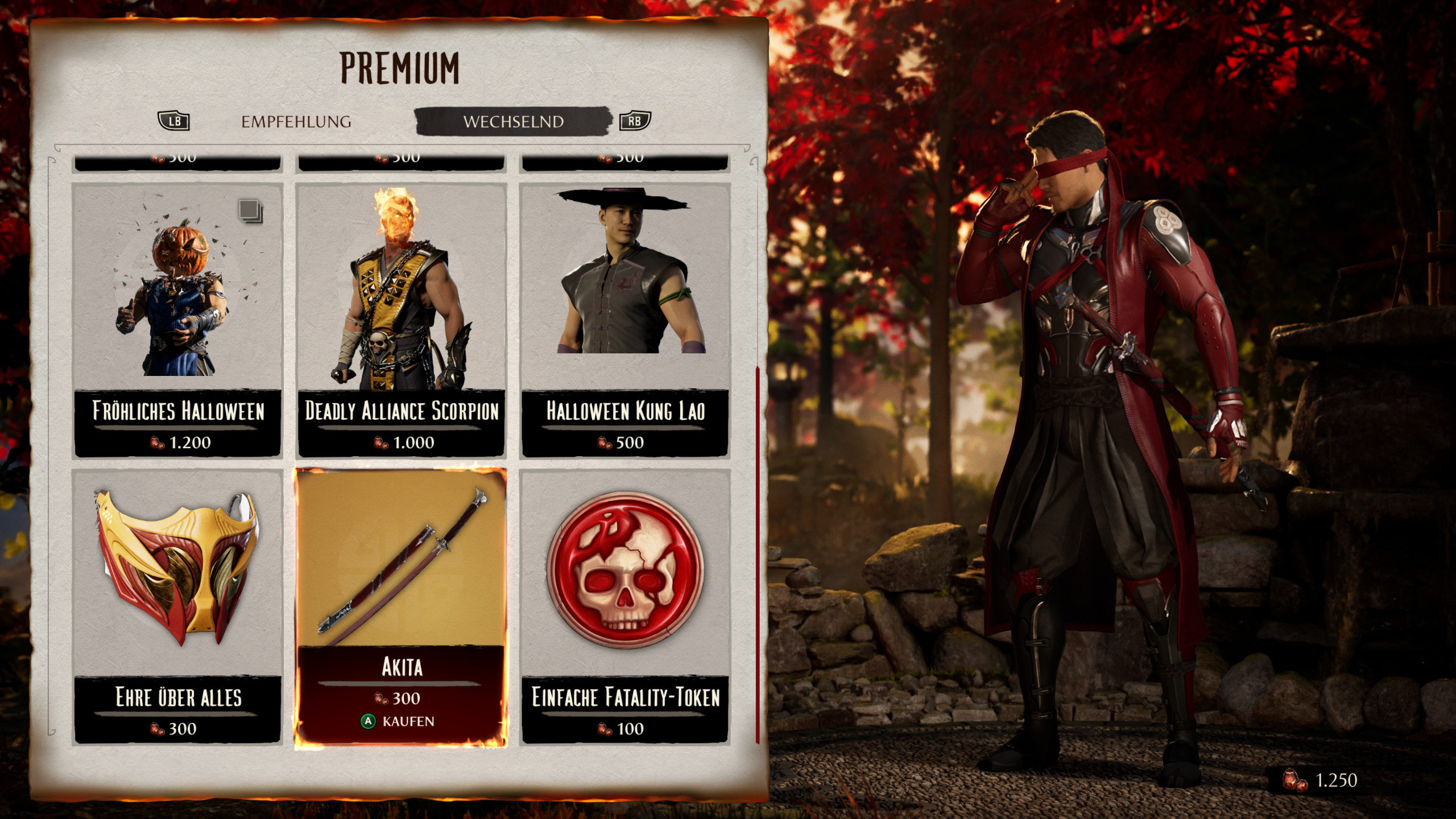Buy the Akita sword item

(x=401, y=606)
